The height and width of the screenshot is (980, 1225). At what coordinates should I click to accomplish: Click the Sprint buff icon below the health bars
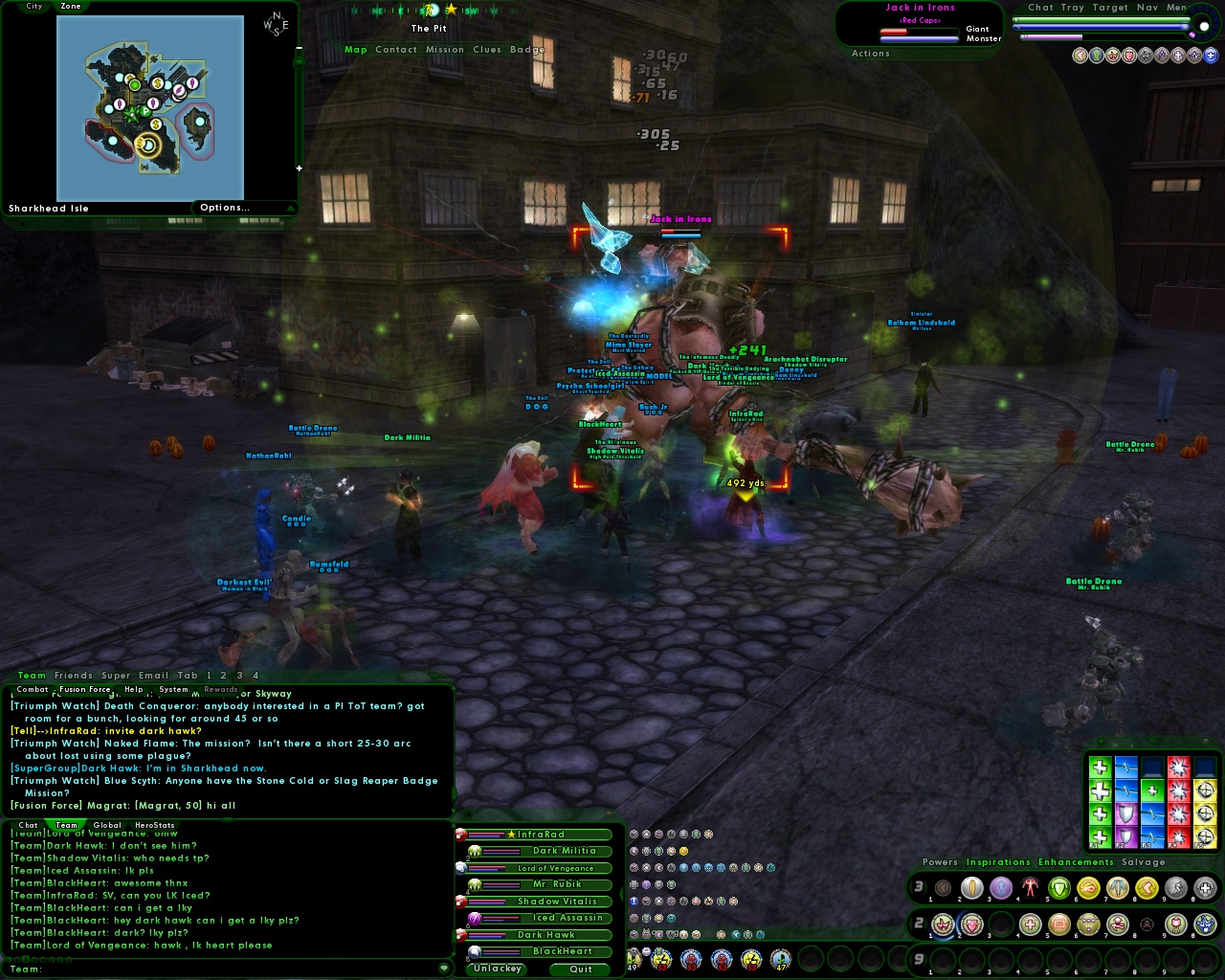tap(1080, 55)
